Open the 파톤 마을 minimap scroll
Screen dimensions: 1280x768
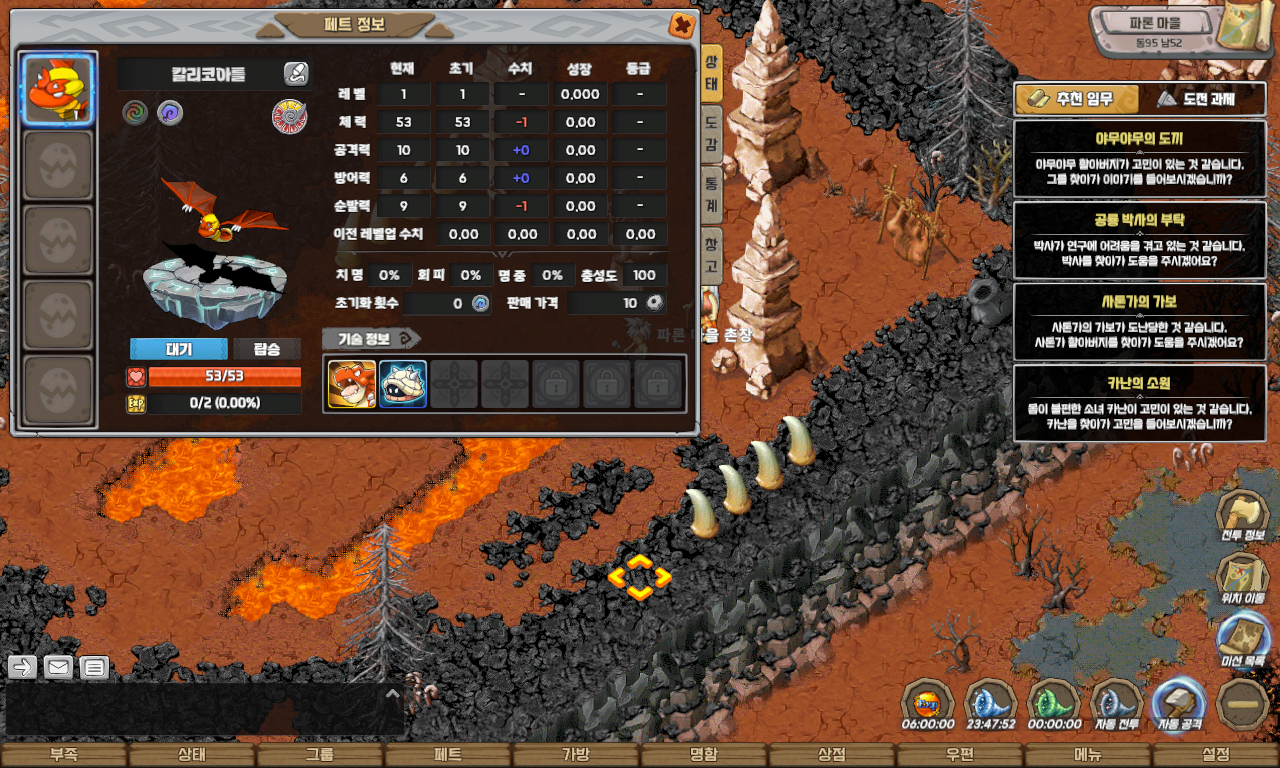pos(1243,33)
